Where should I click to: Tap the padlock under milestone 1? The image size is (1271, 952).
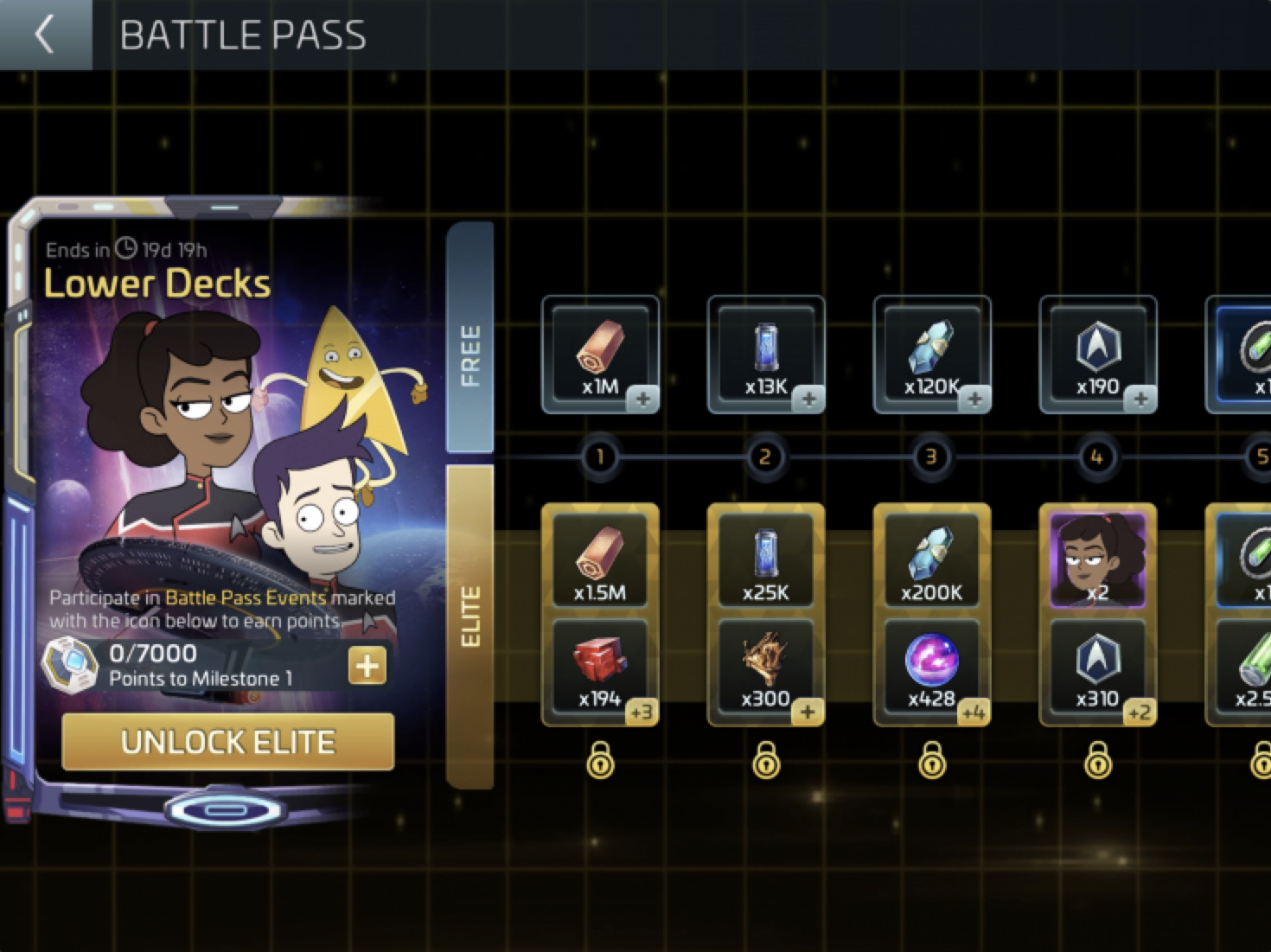600,761
